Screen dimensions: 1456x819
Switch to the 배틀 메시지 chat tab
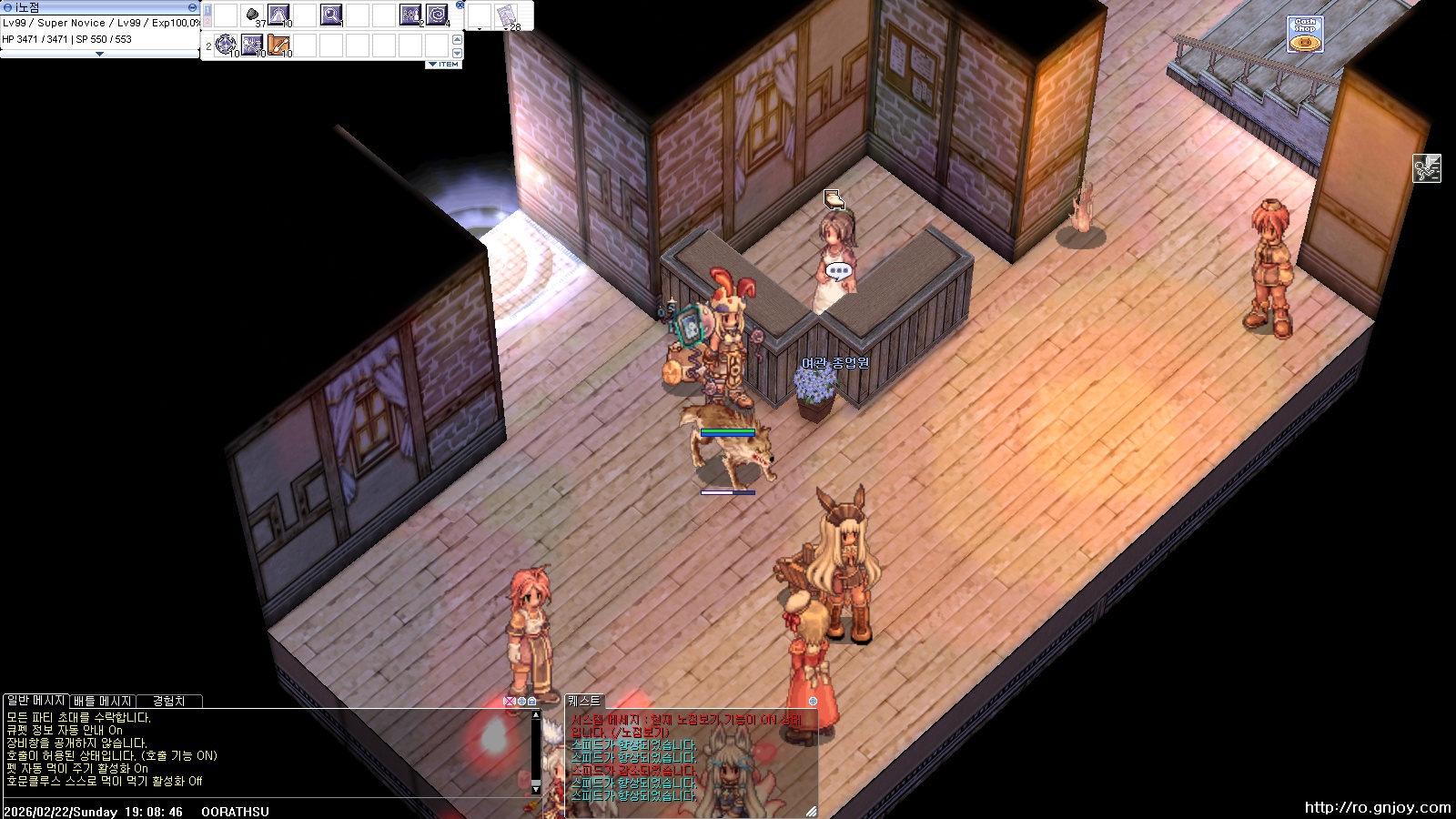pyautogui.click(x=102, y=701)
